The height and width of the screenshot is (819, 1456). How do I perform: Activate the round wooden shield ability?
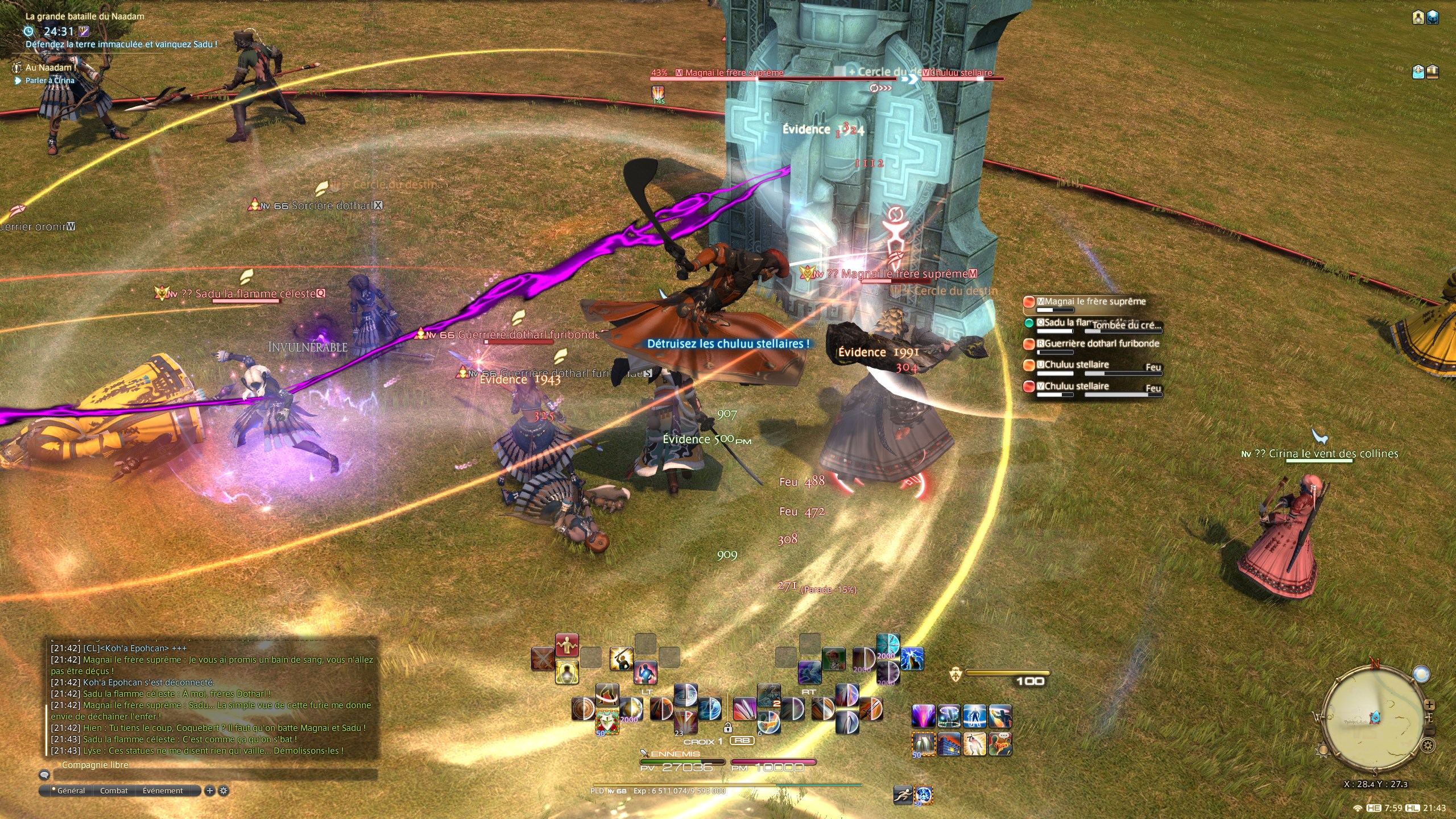(x=584, y=709)
